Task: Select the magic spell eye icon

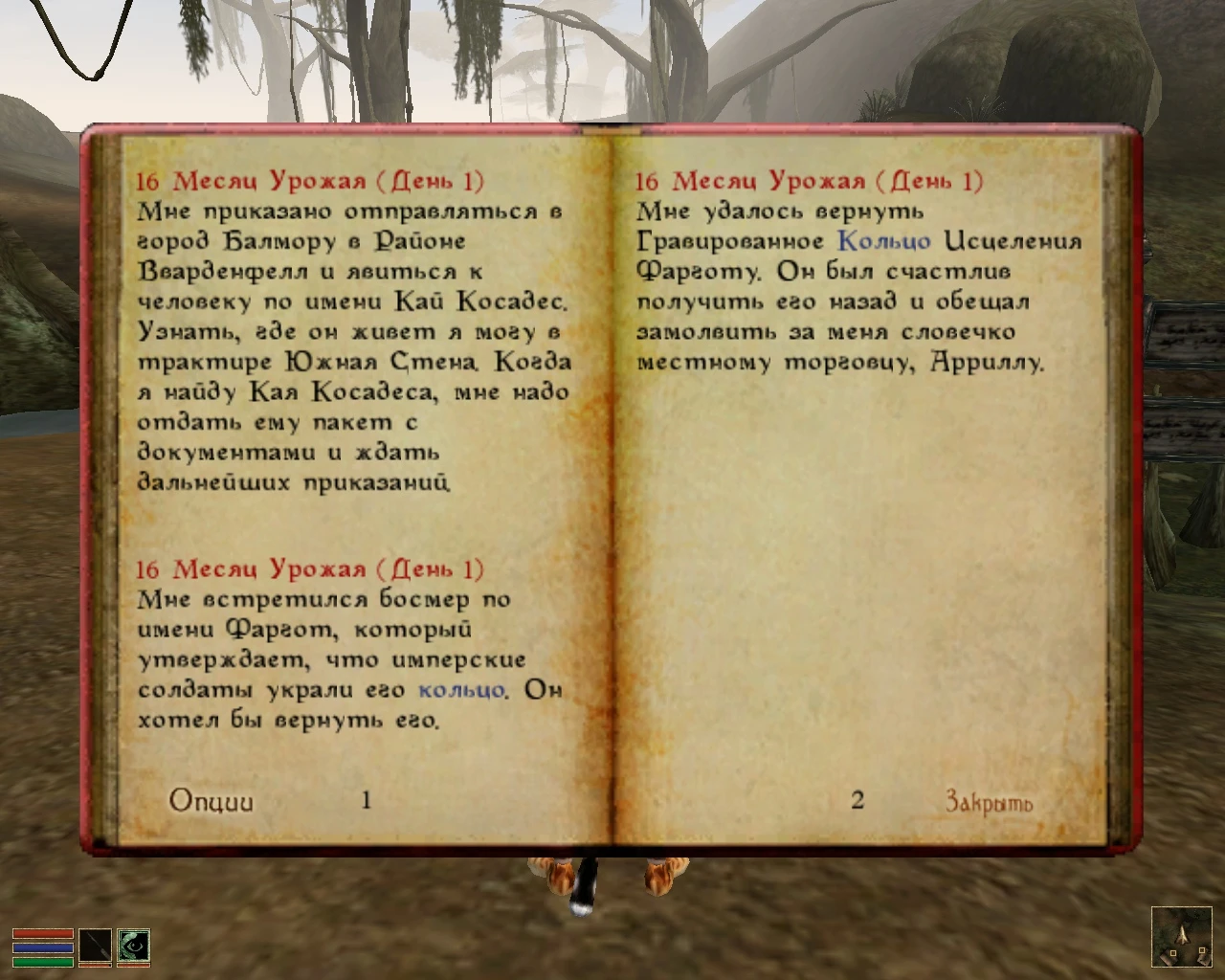Action: [135, 946]
